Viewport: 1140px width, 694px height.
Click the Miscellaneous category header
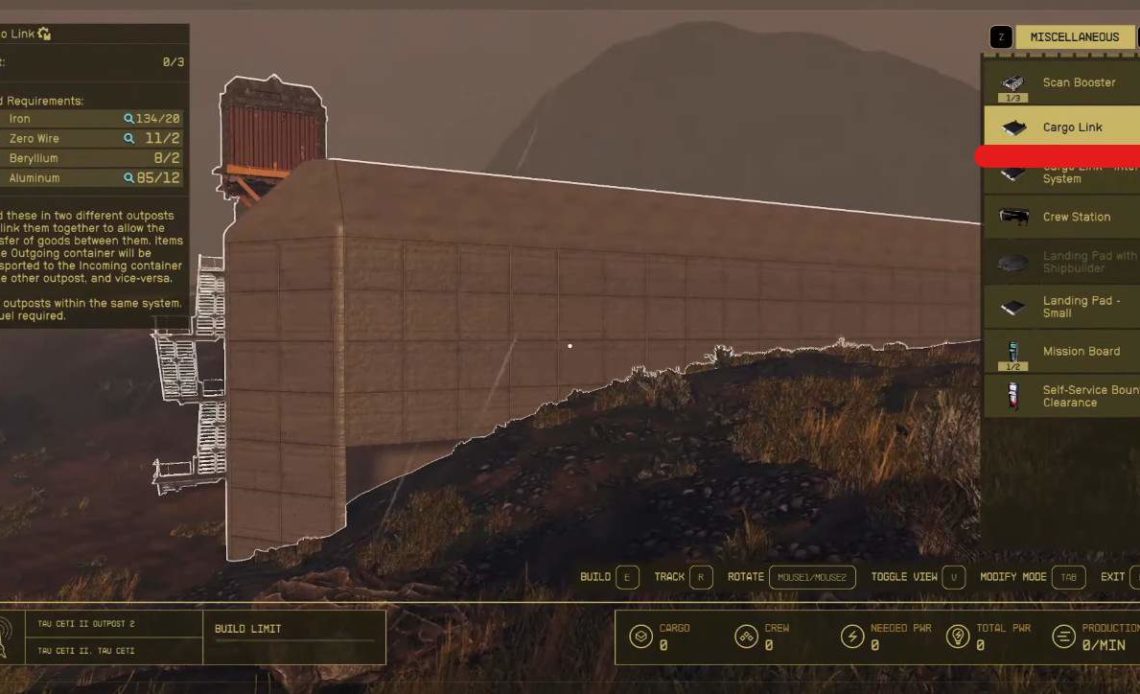pyautogui.click(x=1074, y=37)
